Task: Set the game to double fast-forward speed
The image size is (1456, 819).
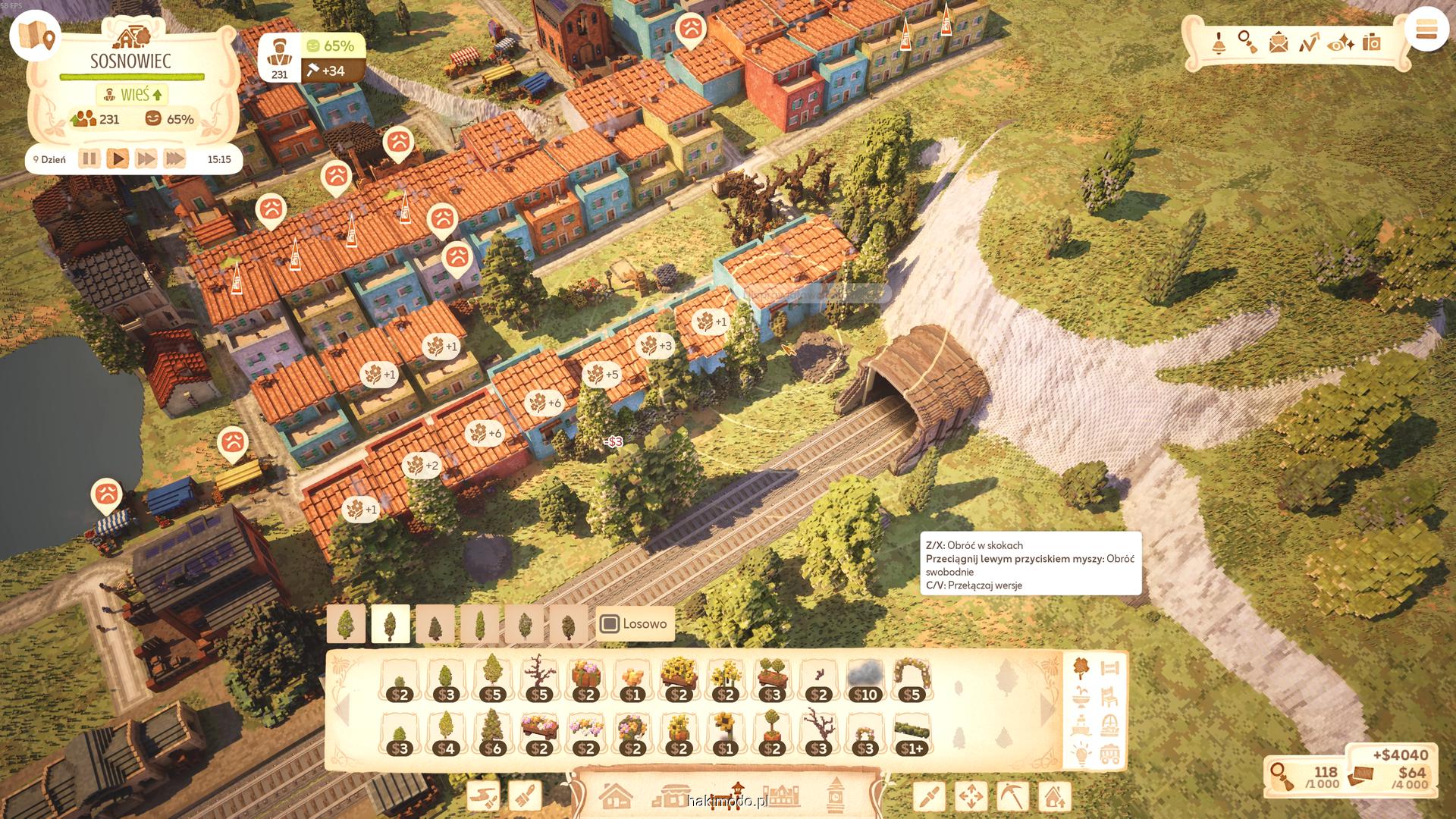Action: point(146,159)
